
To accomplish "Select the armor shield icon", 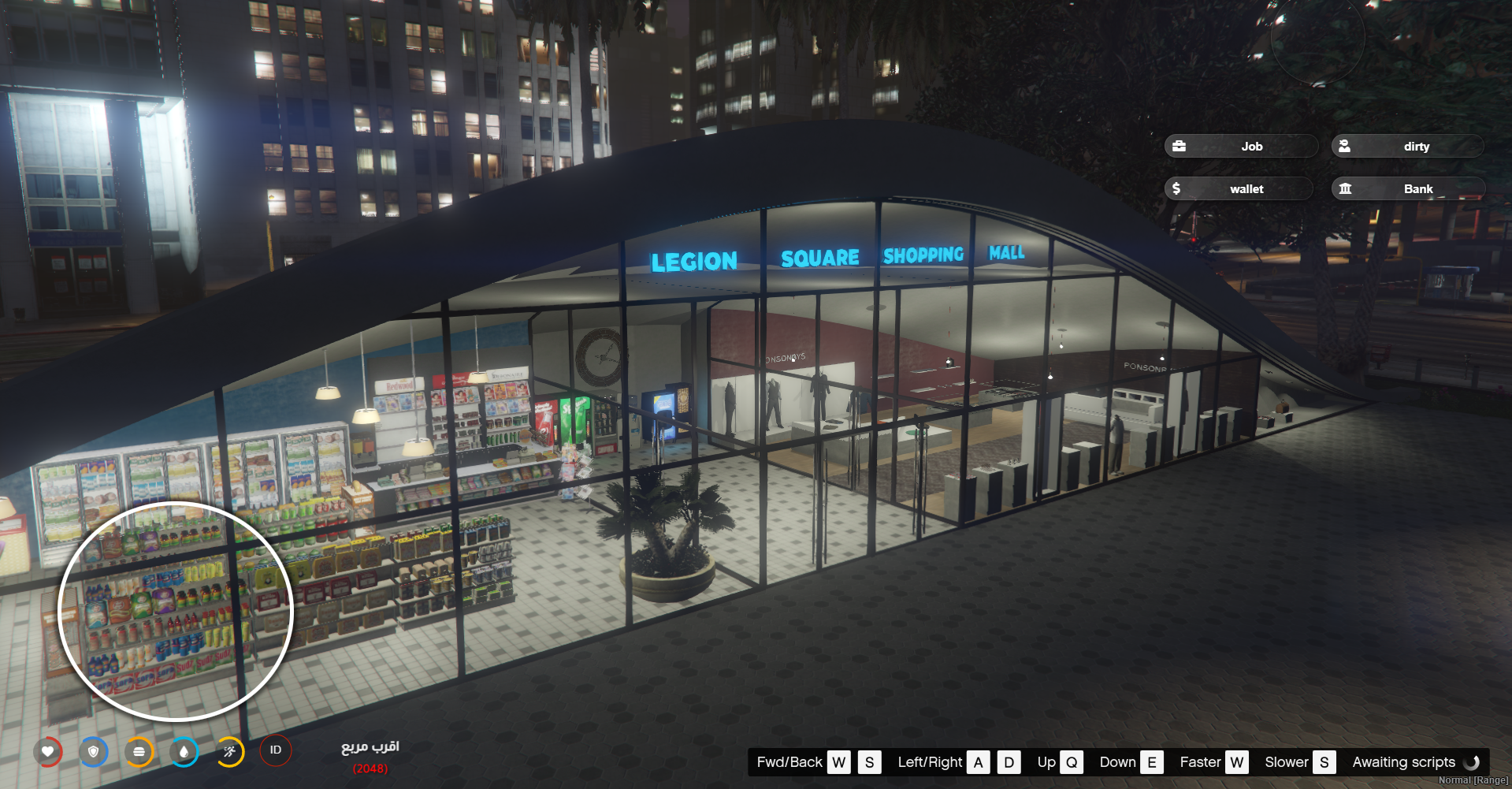I will [x=94, y=751].
